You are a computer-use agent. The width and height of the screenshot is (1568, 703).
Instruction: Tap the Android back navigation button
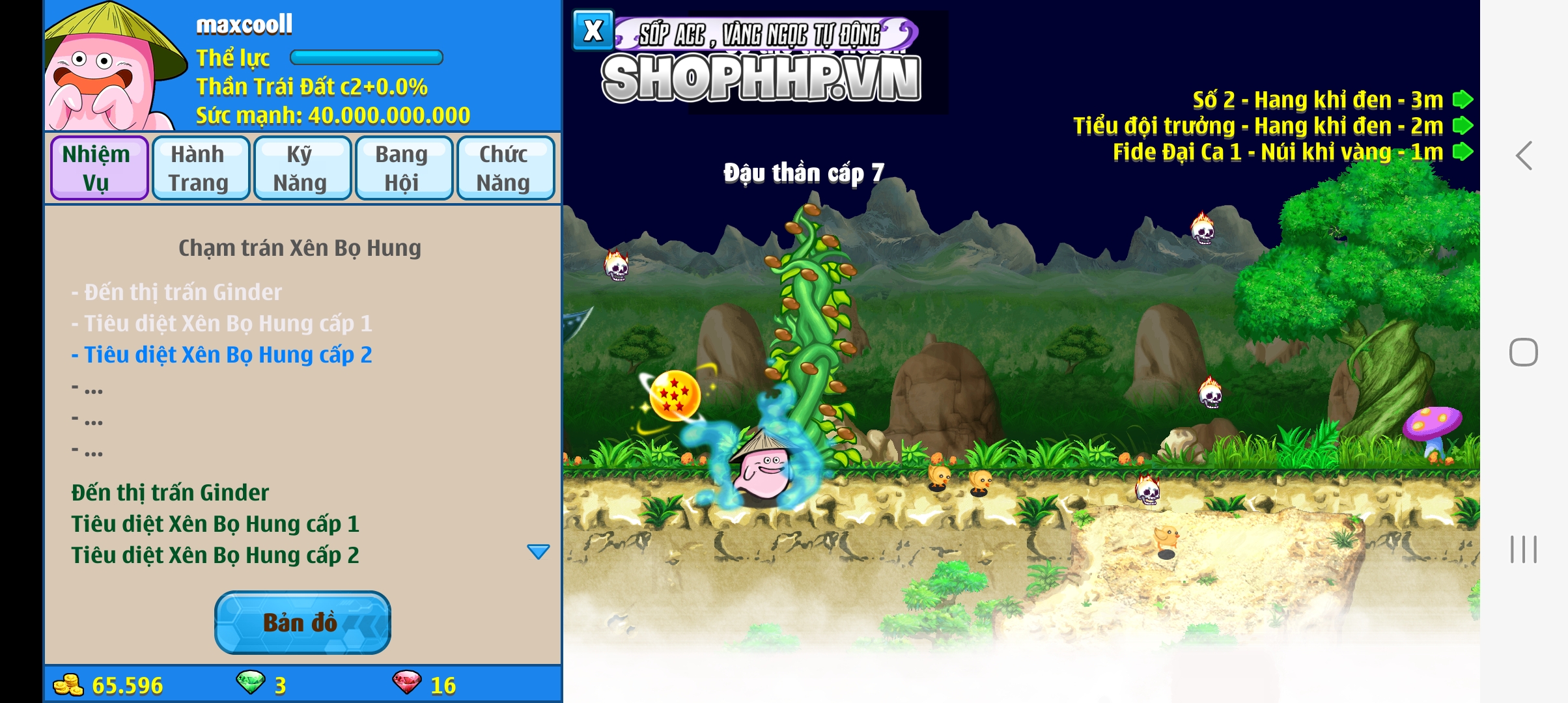coord(1524,156)
